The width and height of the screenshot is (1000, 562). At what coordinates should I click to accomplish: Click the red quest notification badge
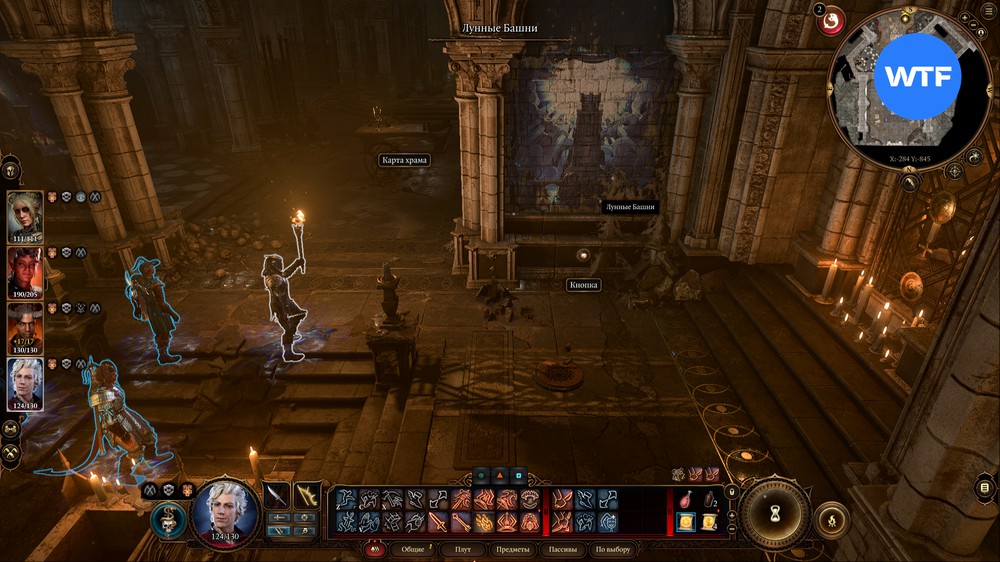830,21
